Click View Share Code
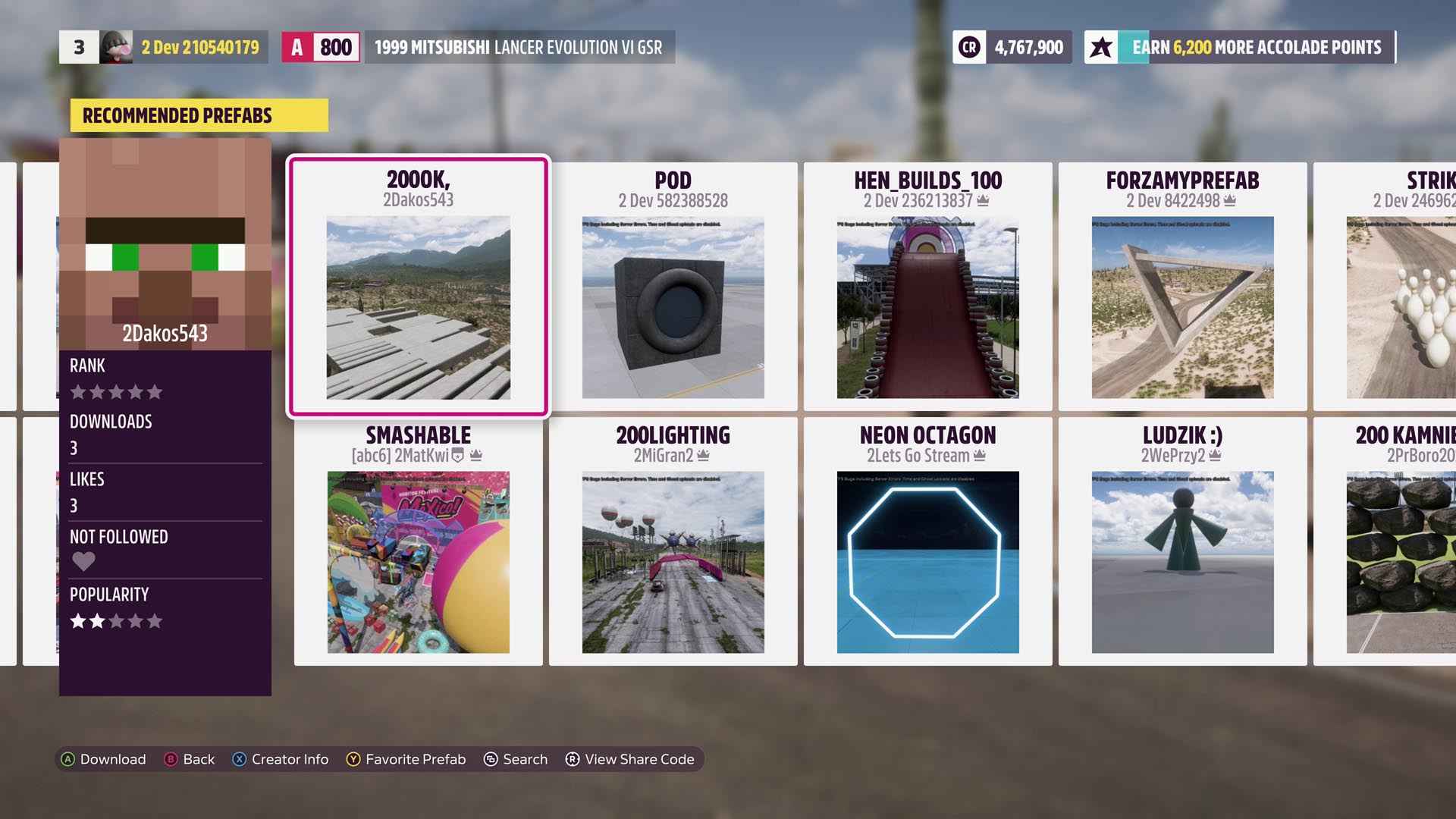1456x819 pixels. tap(630, 759)
